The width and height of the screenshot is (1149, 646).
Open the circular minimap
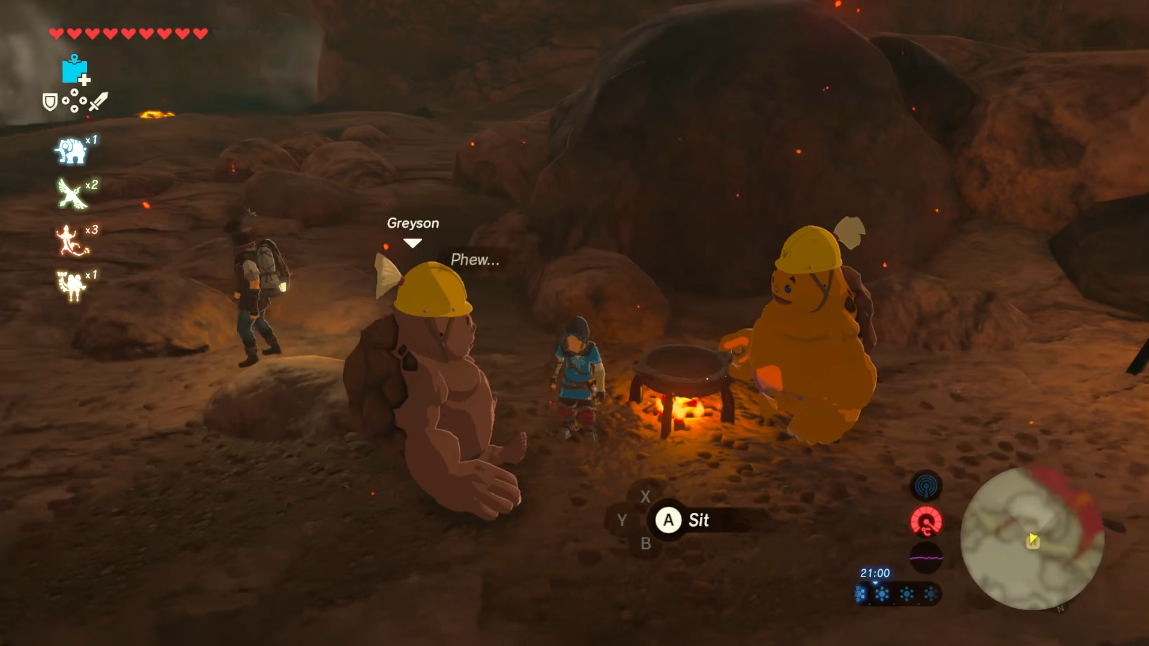pos(1032,539)
